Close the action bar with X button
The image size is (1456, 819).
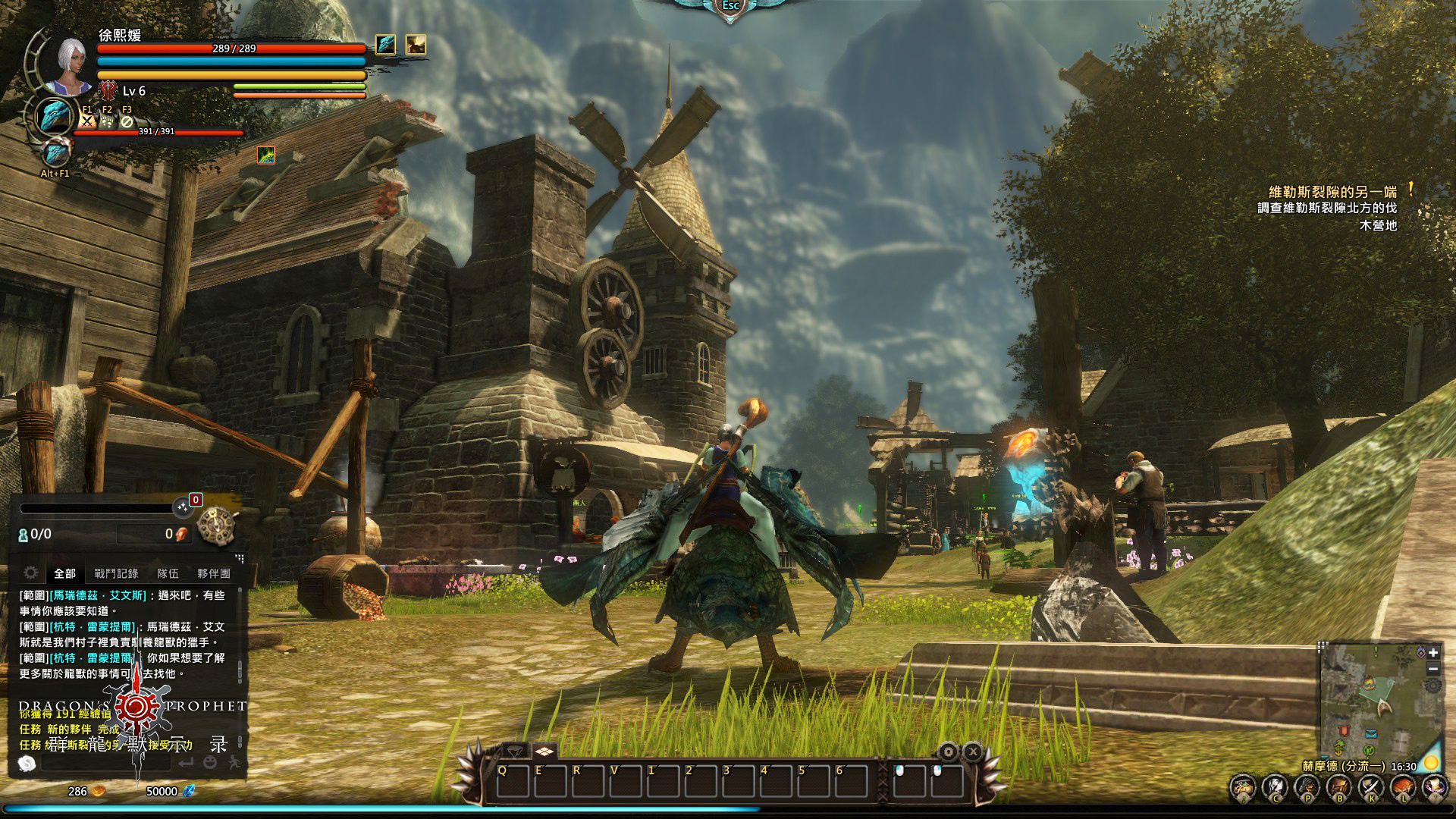coord(973,752)
